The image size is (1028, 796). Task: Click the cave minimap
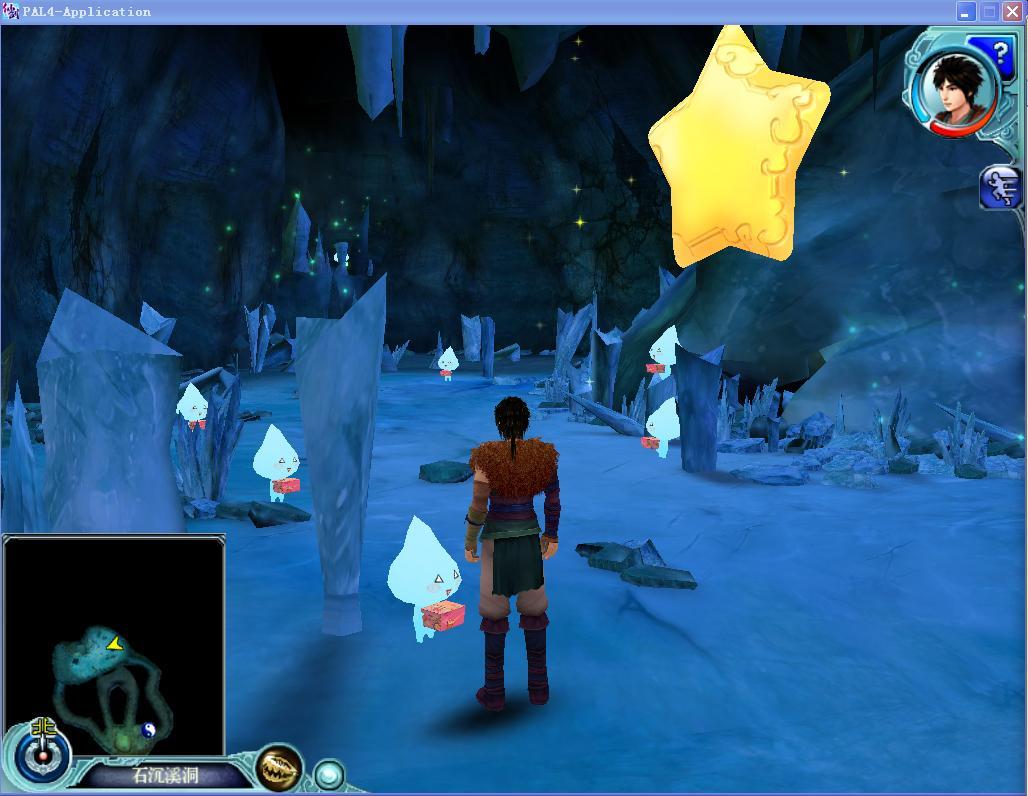[114, 644]
